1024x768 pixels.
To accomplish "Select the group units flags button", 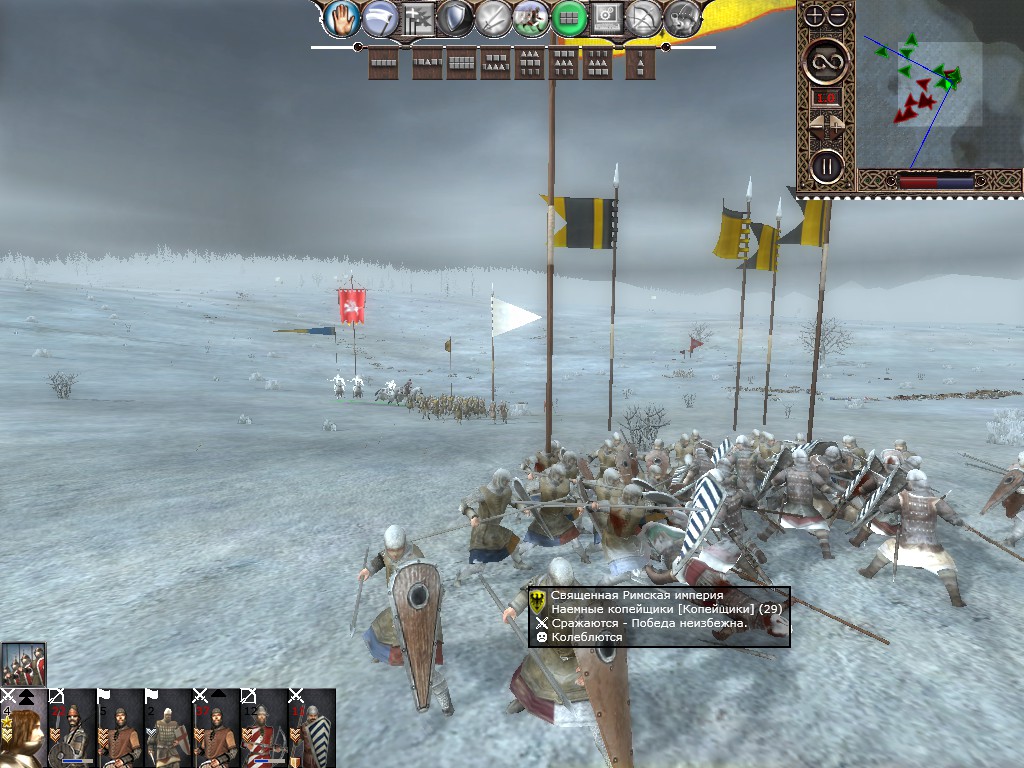I will [420, 18].
